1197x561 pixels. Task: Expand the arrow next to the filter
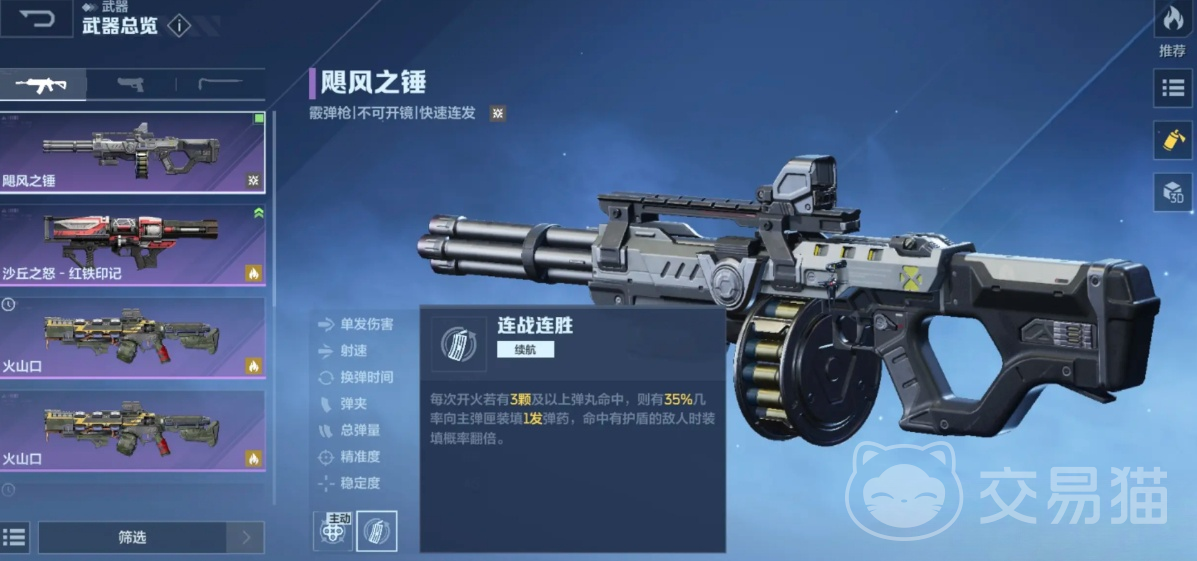(x=246, y=538)
